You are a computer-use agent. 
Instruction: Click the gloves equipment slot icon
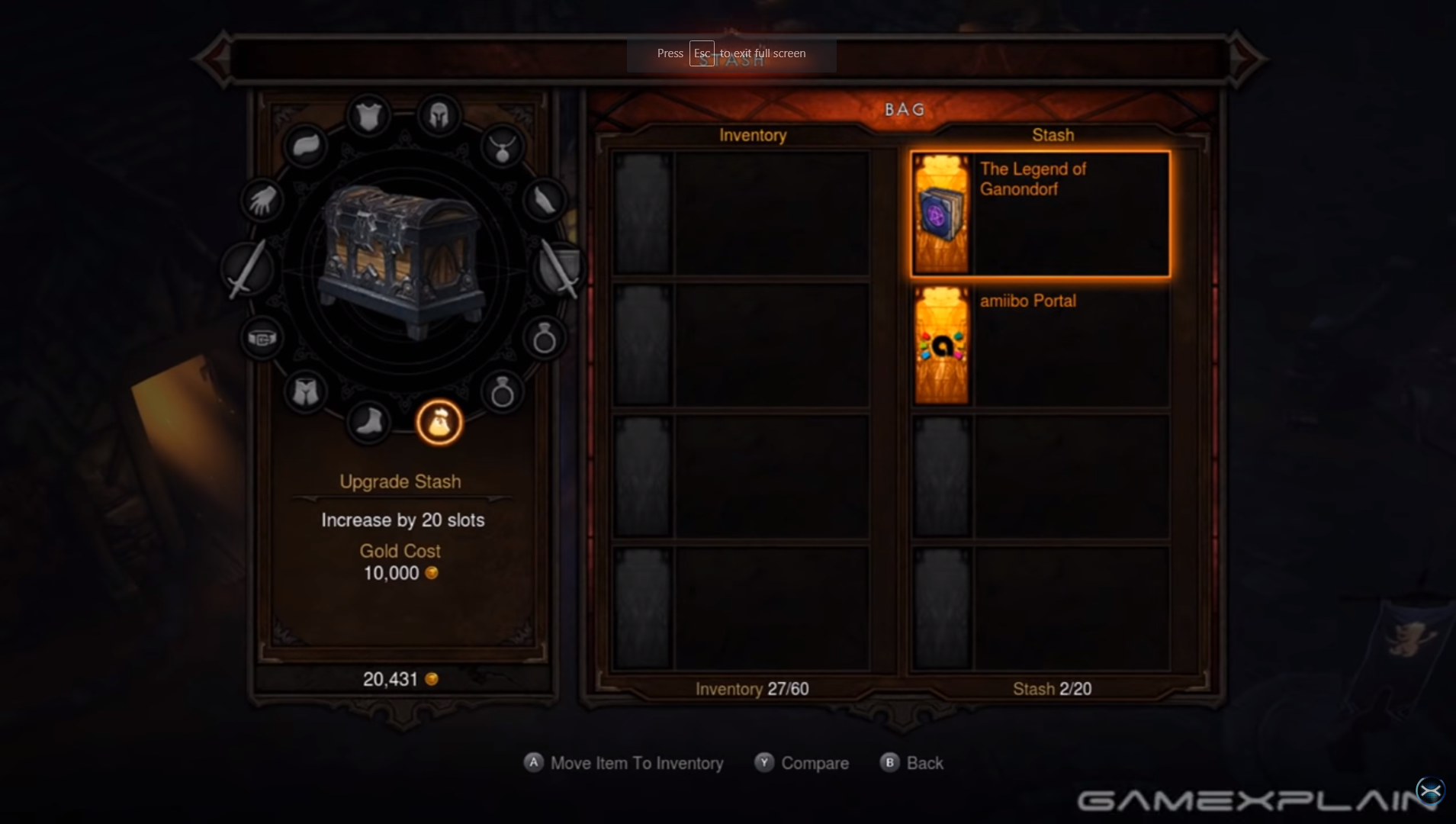[x=262, y=201]
